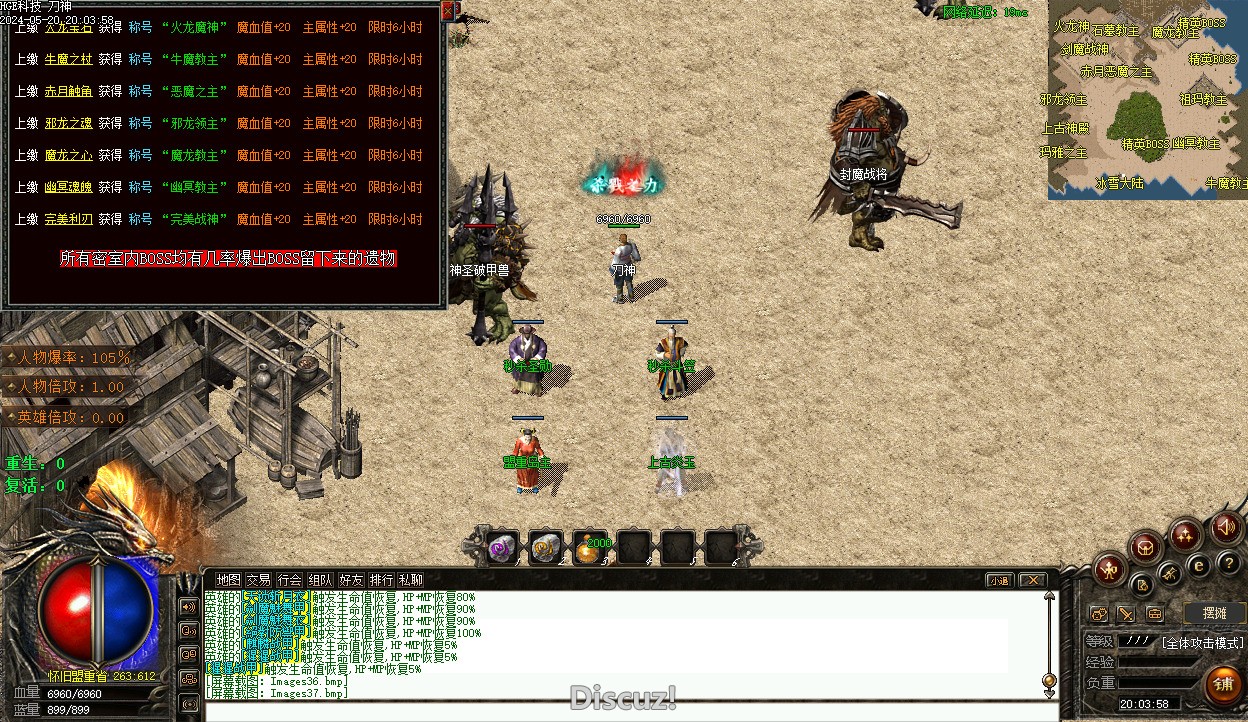Choose the 邪龙之魂 submission link
Image resolution: width=1248 pixels, height=722 pixels.
(x=68, y=124)
